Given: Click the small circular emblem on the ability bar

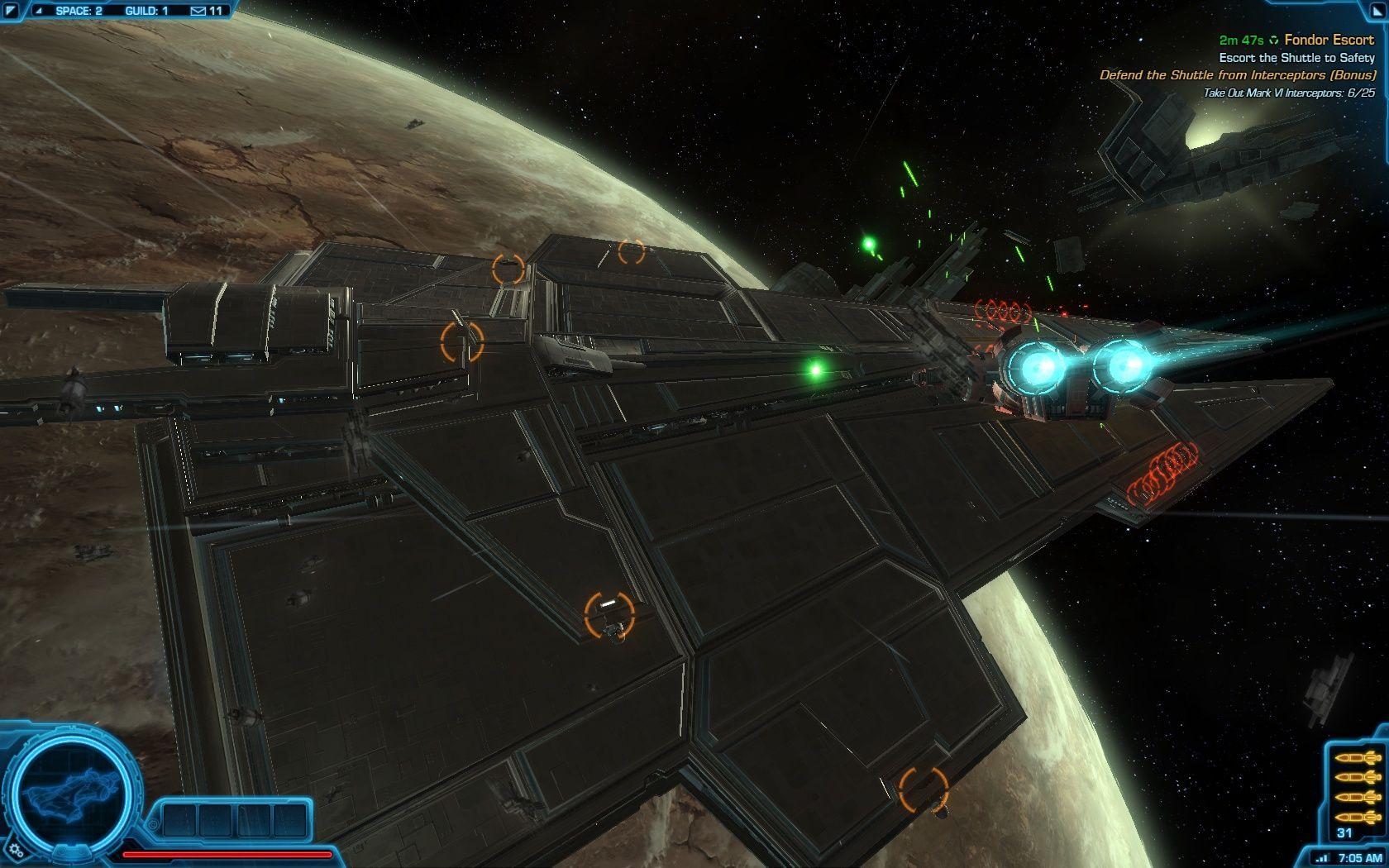Looking at the screenshot, I should tap(155, 824).
